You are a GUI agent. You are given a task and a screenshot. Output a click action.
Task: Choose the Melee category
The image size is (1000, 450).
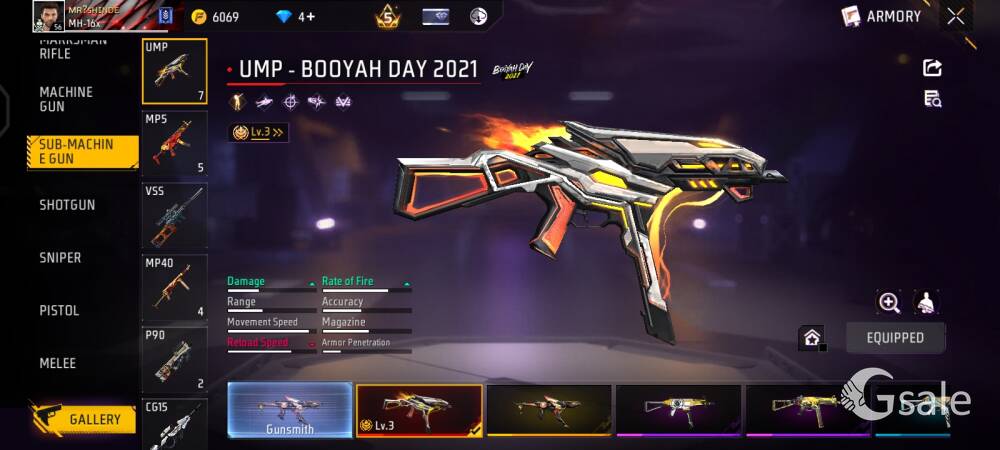click(x=57, y=363)
